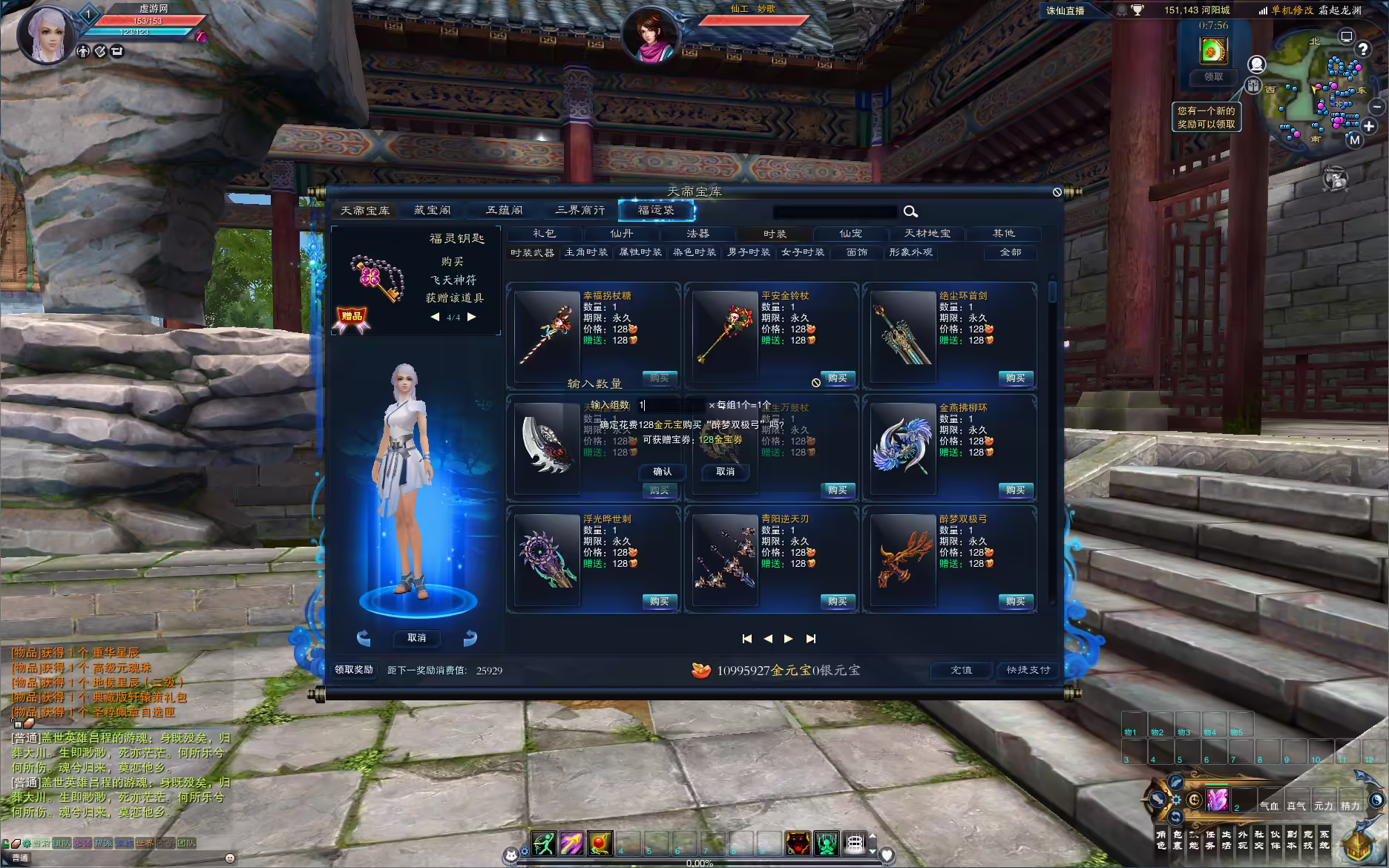Click the 领取奖励 reward button
This screenshot has height=868, width=1389.
pyautogui.click(x=355, y=670)
